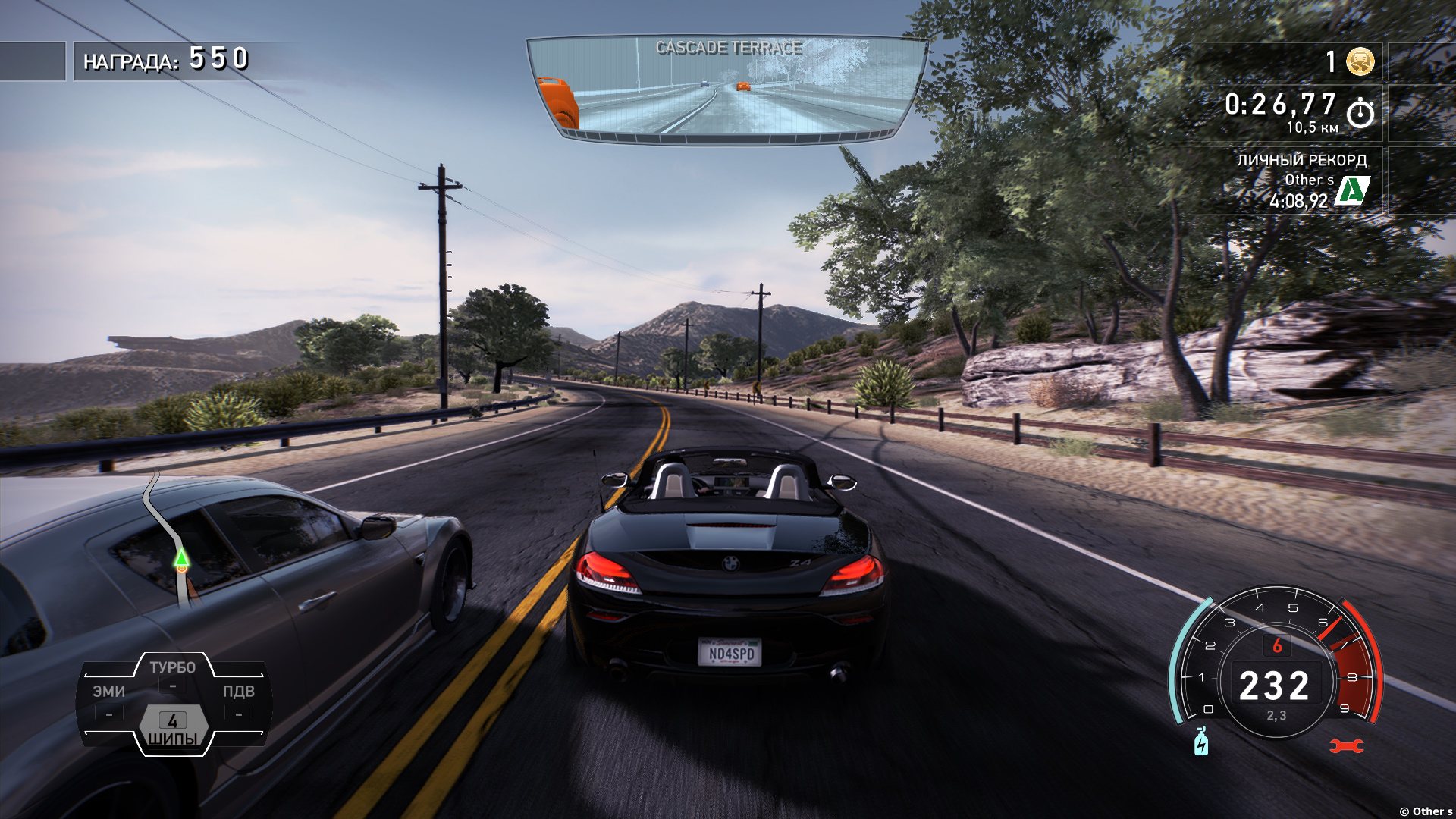Click the gold race position badge

tap(1360, 61)
